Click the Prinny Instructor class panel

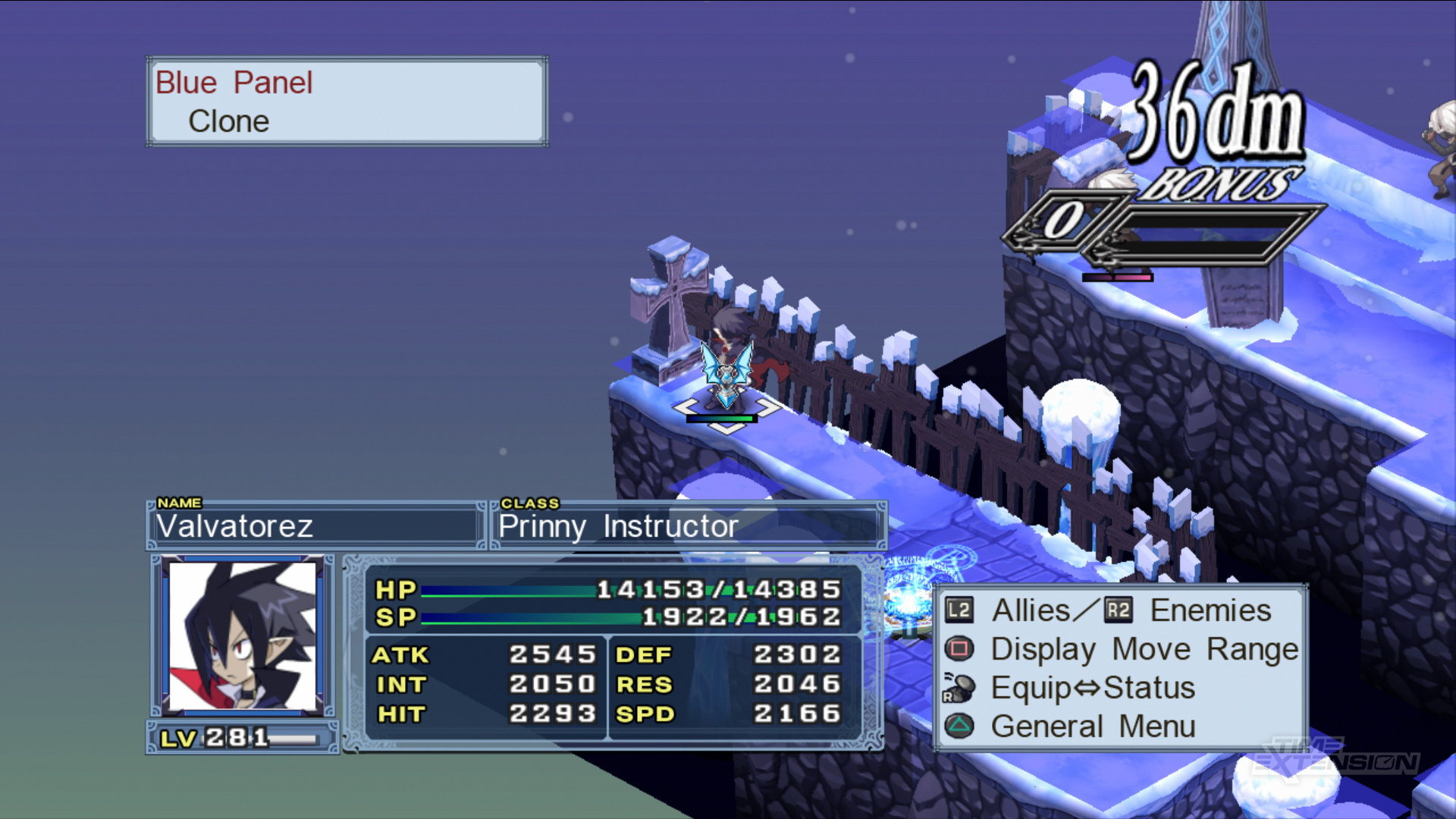point(687,526)
